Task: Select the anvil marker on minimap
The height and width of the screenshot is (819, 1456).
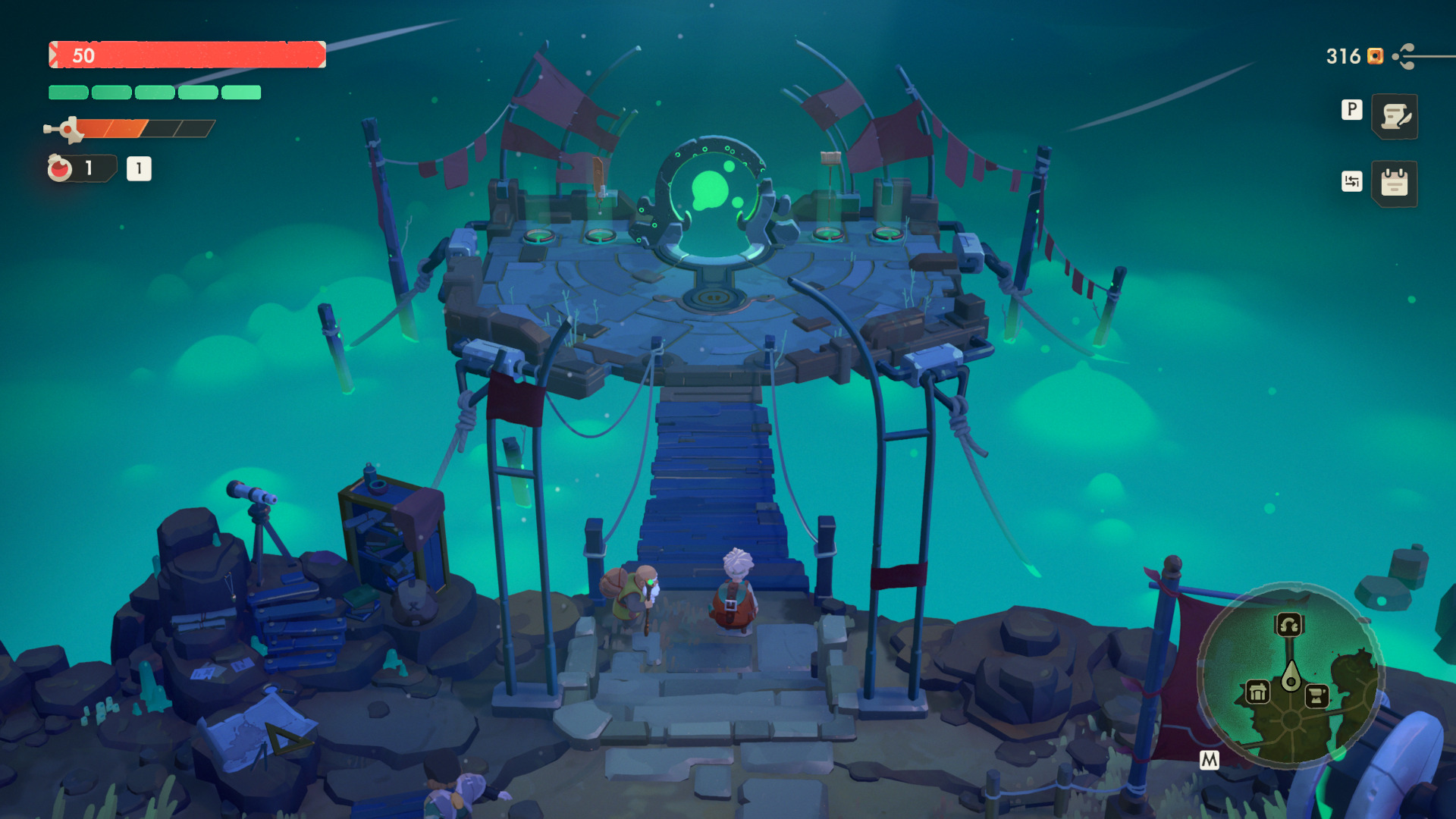Action: click(x=1317, y=695)
